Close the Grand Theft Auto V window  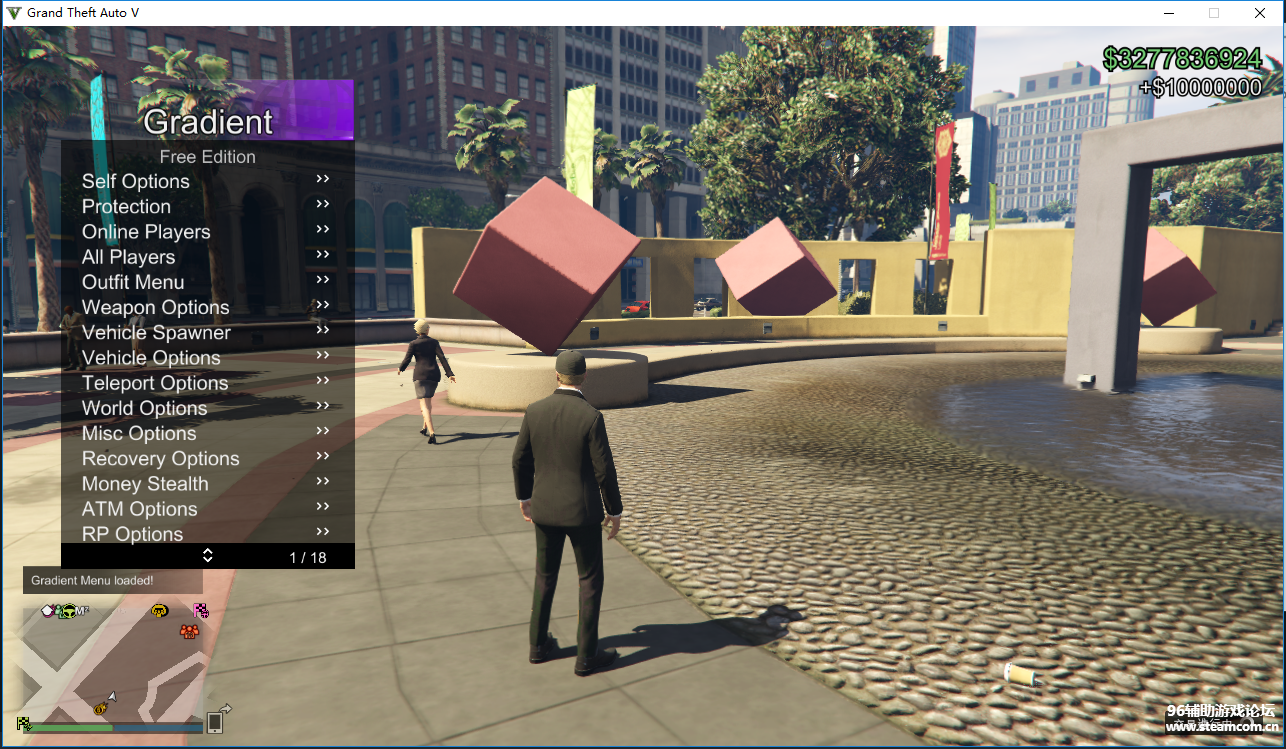[x=1260, y=13]
